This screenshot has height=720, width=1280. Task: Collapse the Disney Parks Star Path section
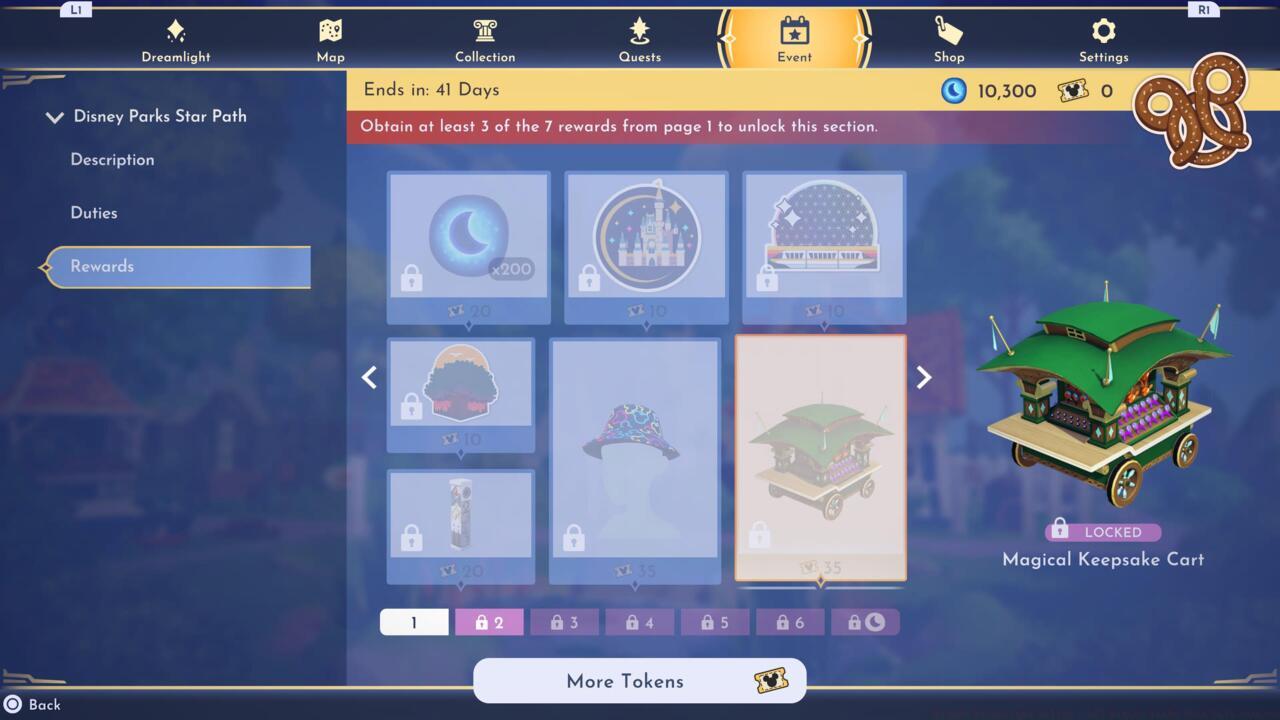[x=55, y=116]
